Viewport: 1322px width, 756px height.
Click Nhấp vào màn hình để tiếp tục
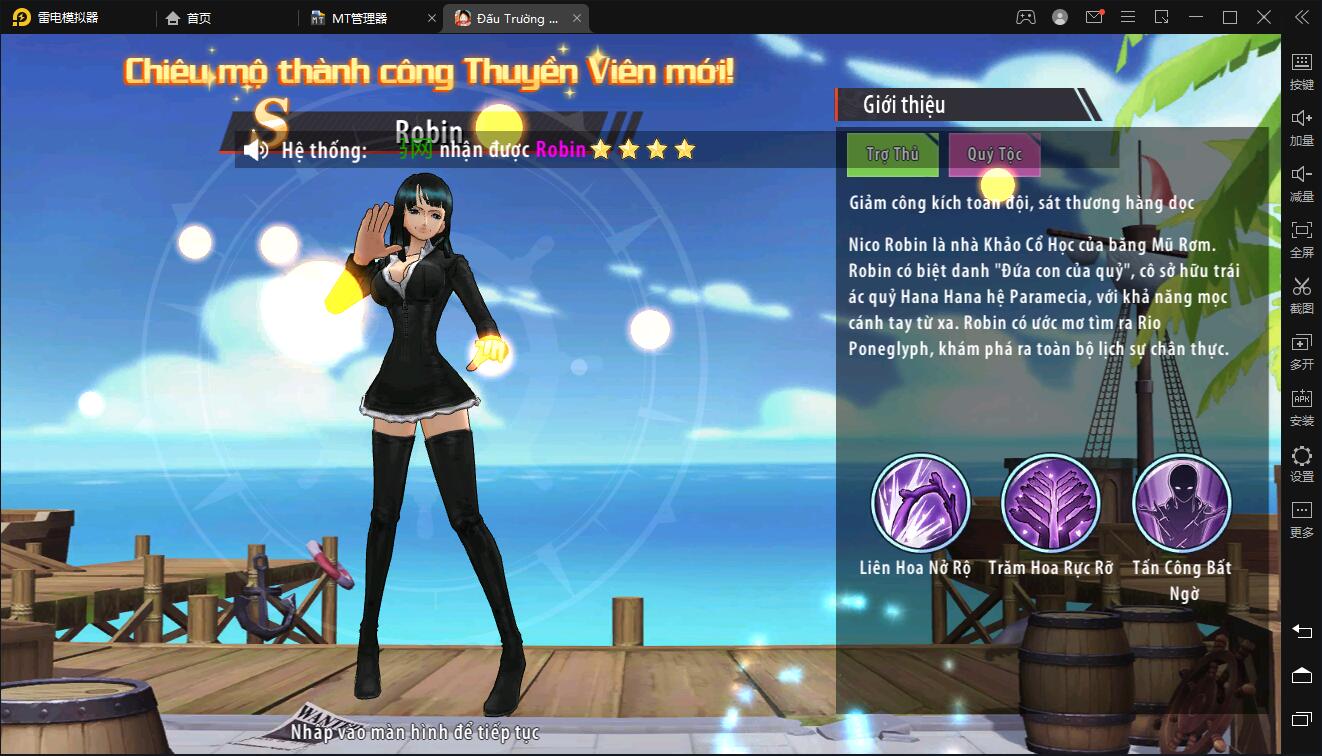coord(420,732)
